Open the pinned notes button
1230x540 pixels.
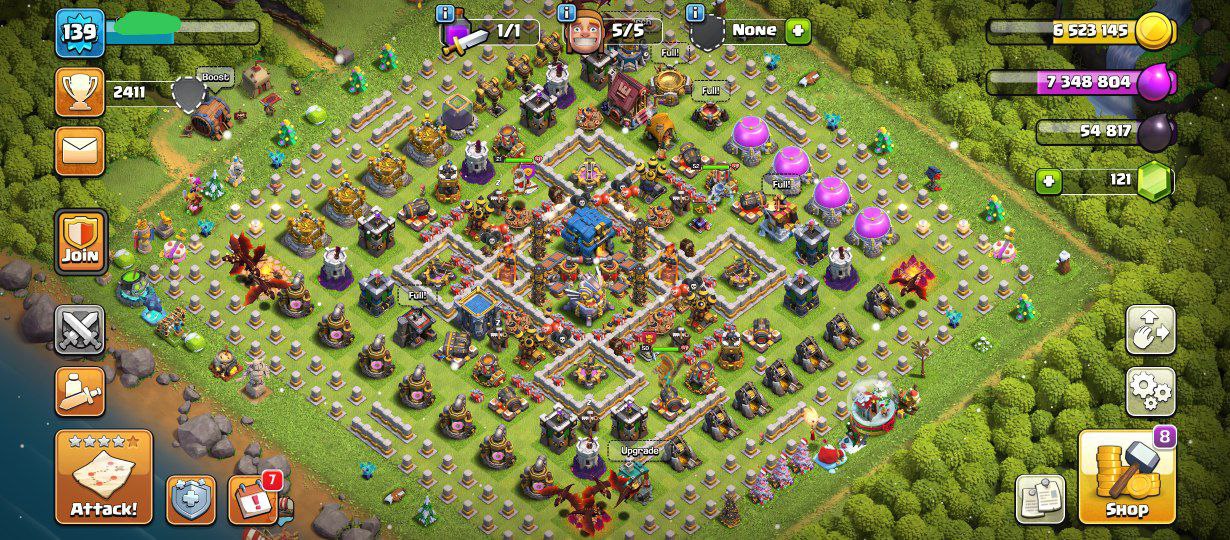[1040, 499]
